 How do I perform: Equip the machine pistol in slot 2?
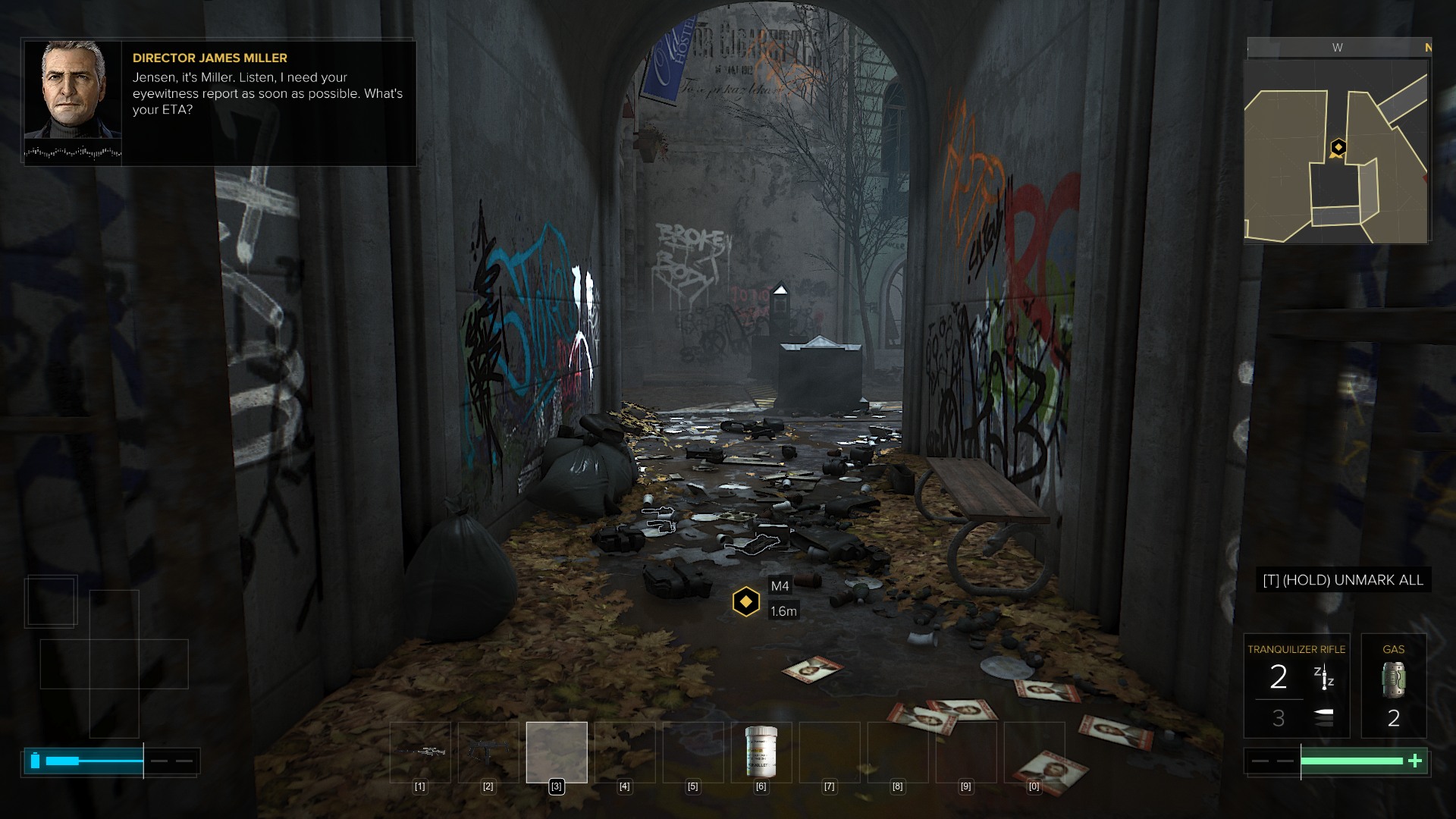pyautogui.click(x=488, y=752)
